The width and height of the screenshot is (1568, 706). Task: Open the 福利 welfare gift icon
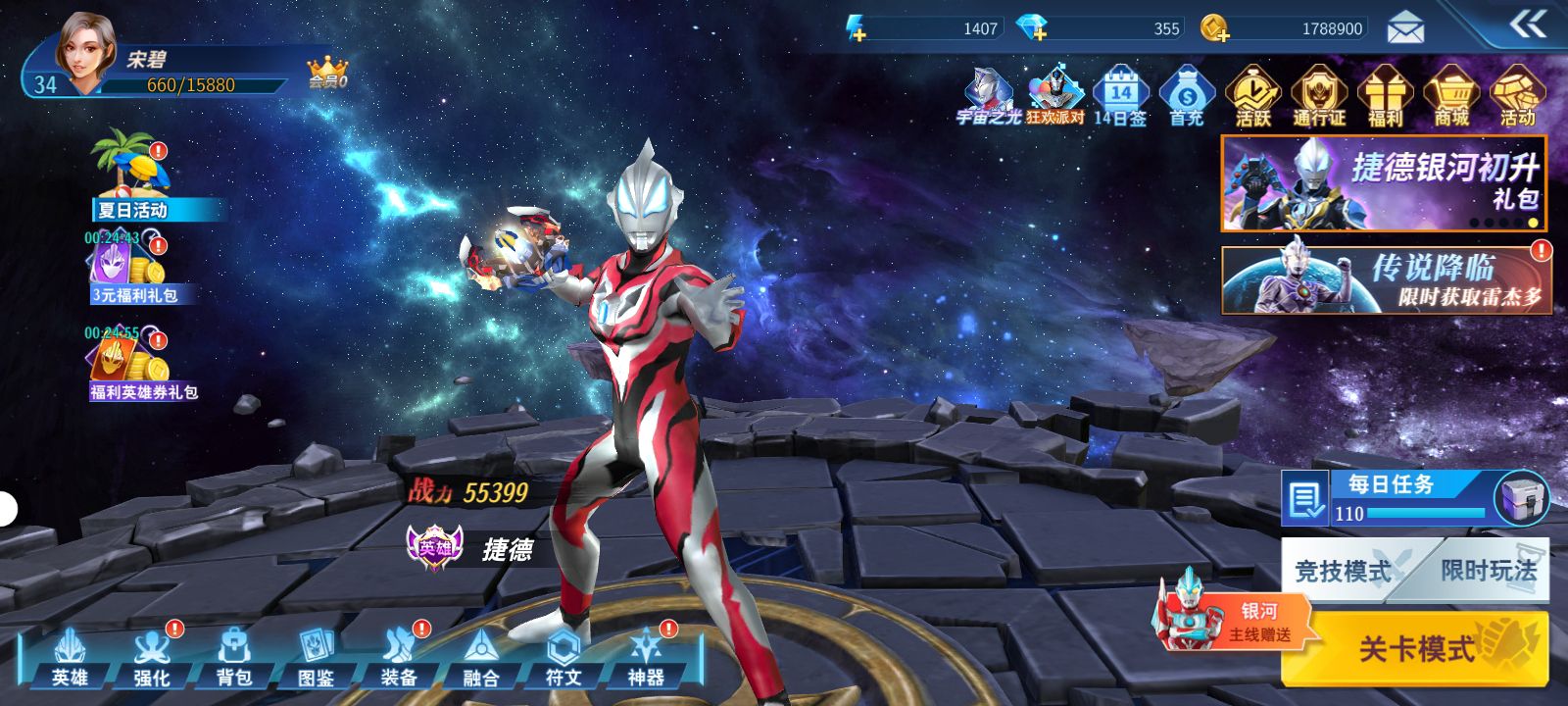(1385, 96)
